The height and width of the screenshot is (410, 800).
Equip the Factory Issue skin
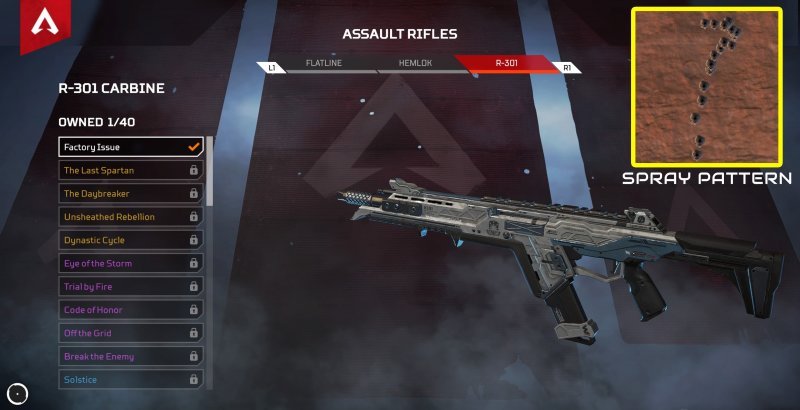pyautogui.click(x=131, y=147)
